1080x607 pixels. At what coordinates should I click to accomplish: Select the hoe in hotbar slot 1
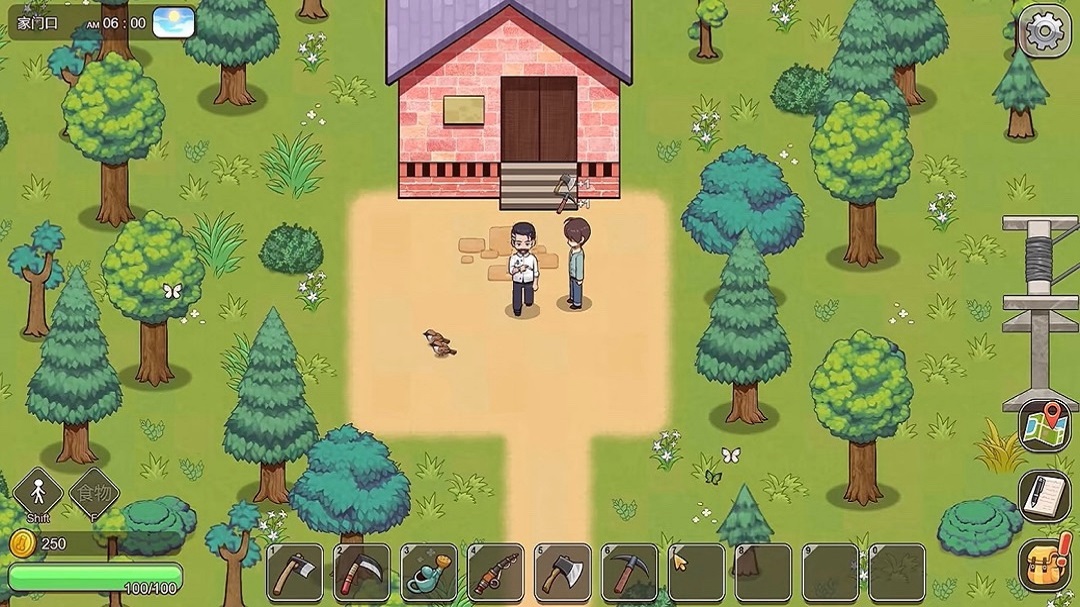pos(295,572)
